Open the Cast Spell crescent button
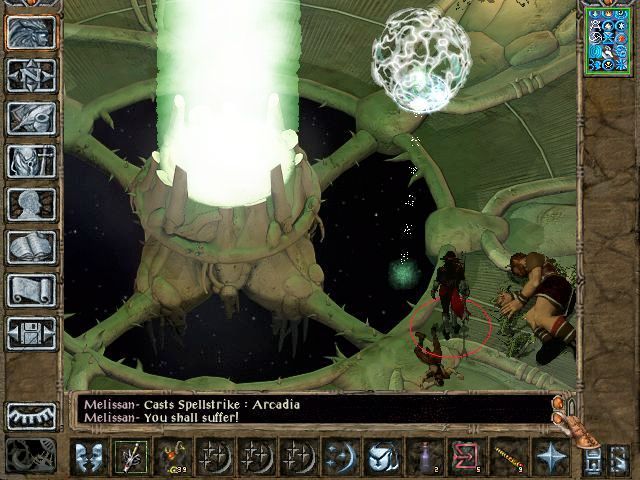 point(338,457)
